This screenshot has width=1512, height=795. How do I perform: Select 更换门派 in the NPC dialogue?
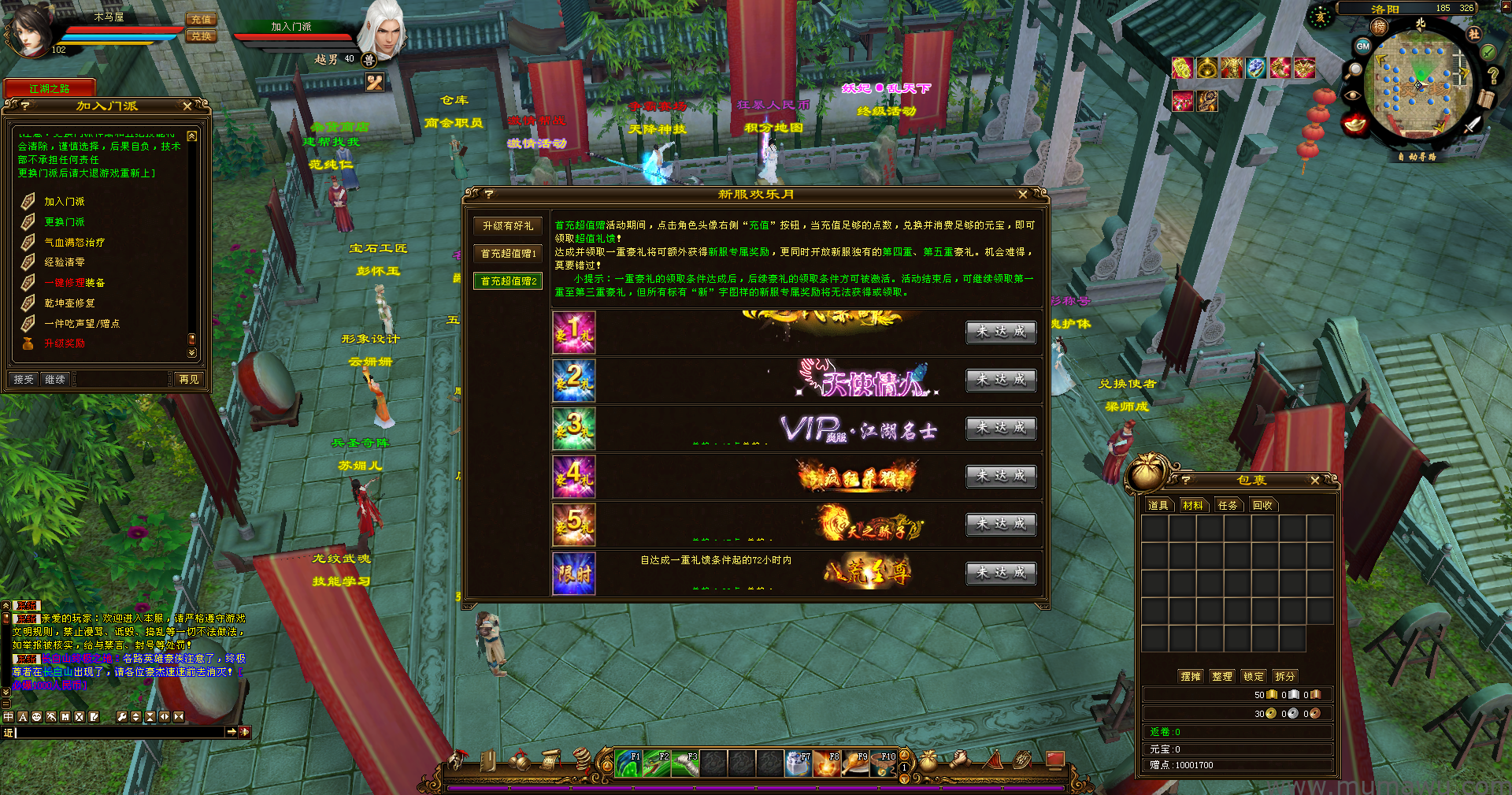[64, 222]
